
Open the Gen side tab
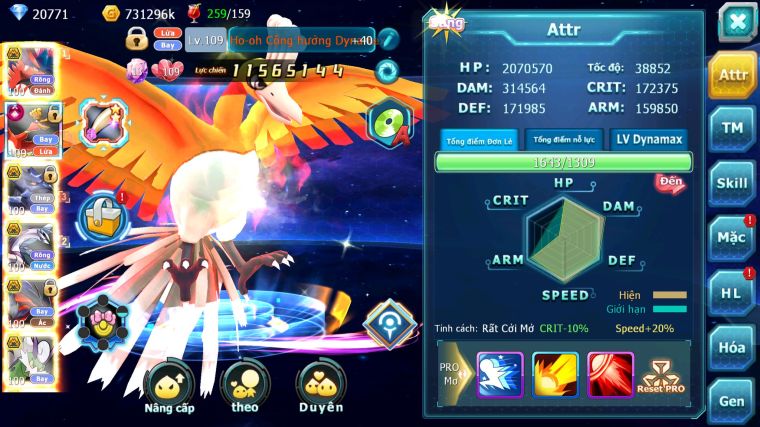[732, 400]
